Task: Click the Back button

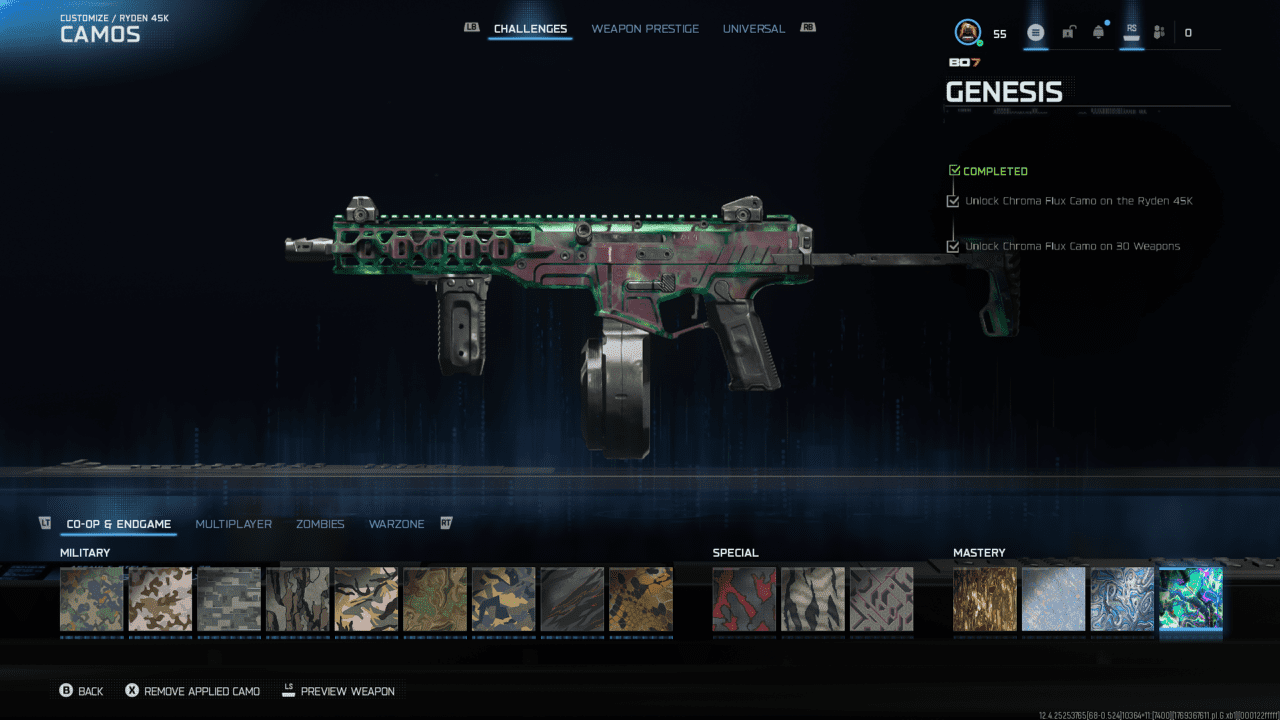Action: (x=81, y=691)
